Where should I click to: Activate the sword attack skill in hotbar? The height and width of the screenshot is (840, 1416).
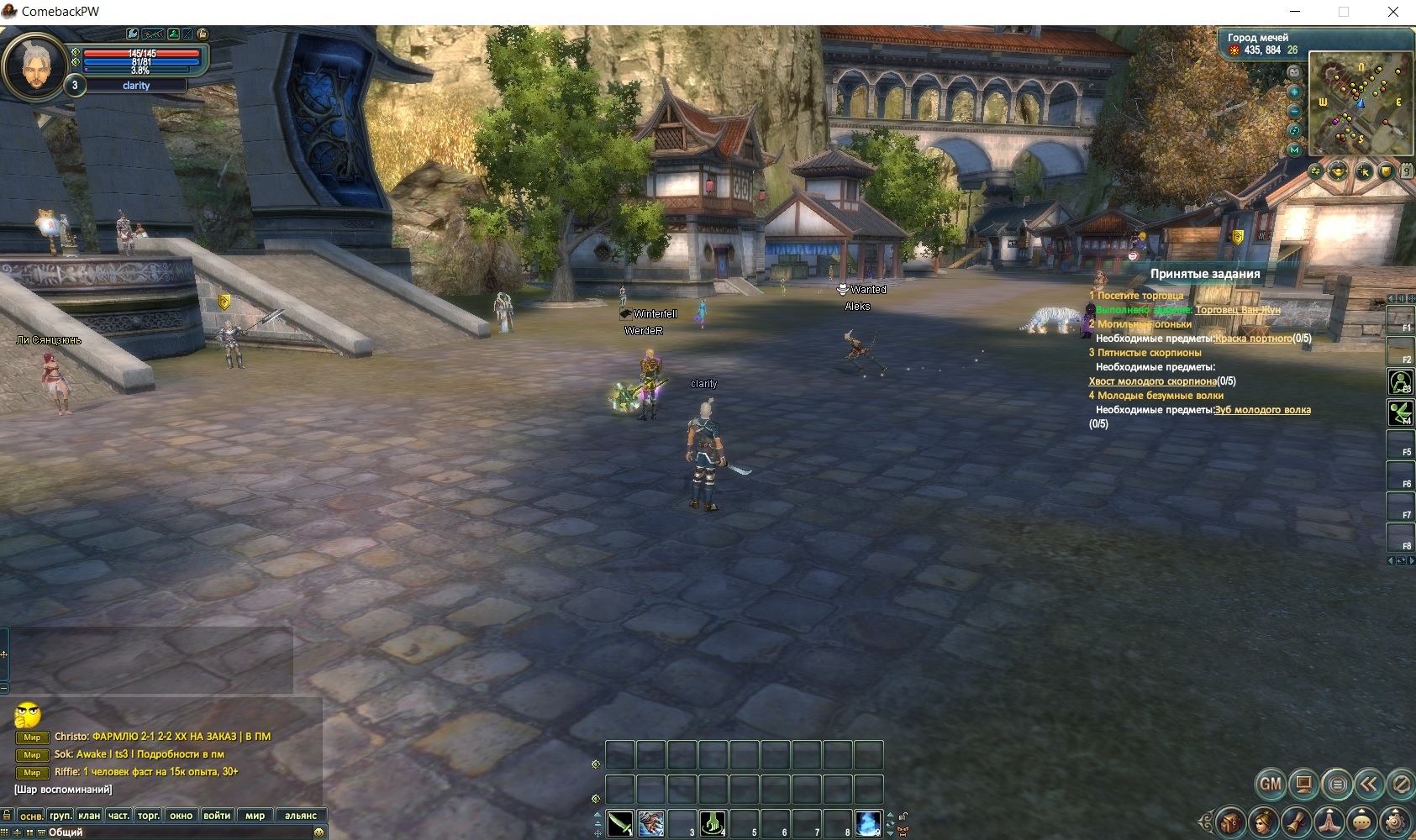(620, 823)
